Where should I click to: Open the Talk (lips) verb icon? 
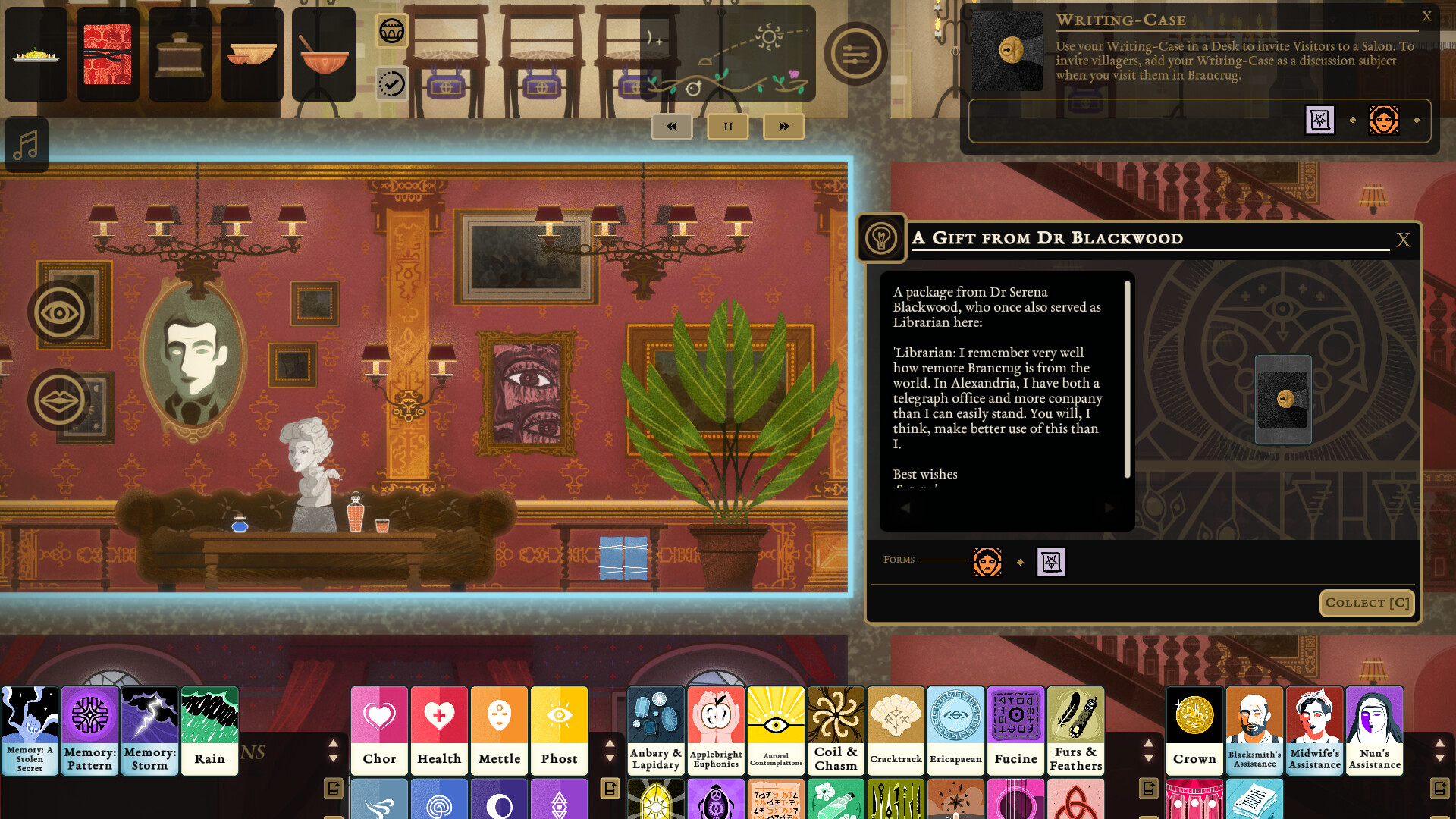click(57, 399)
